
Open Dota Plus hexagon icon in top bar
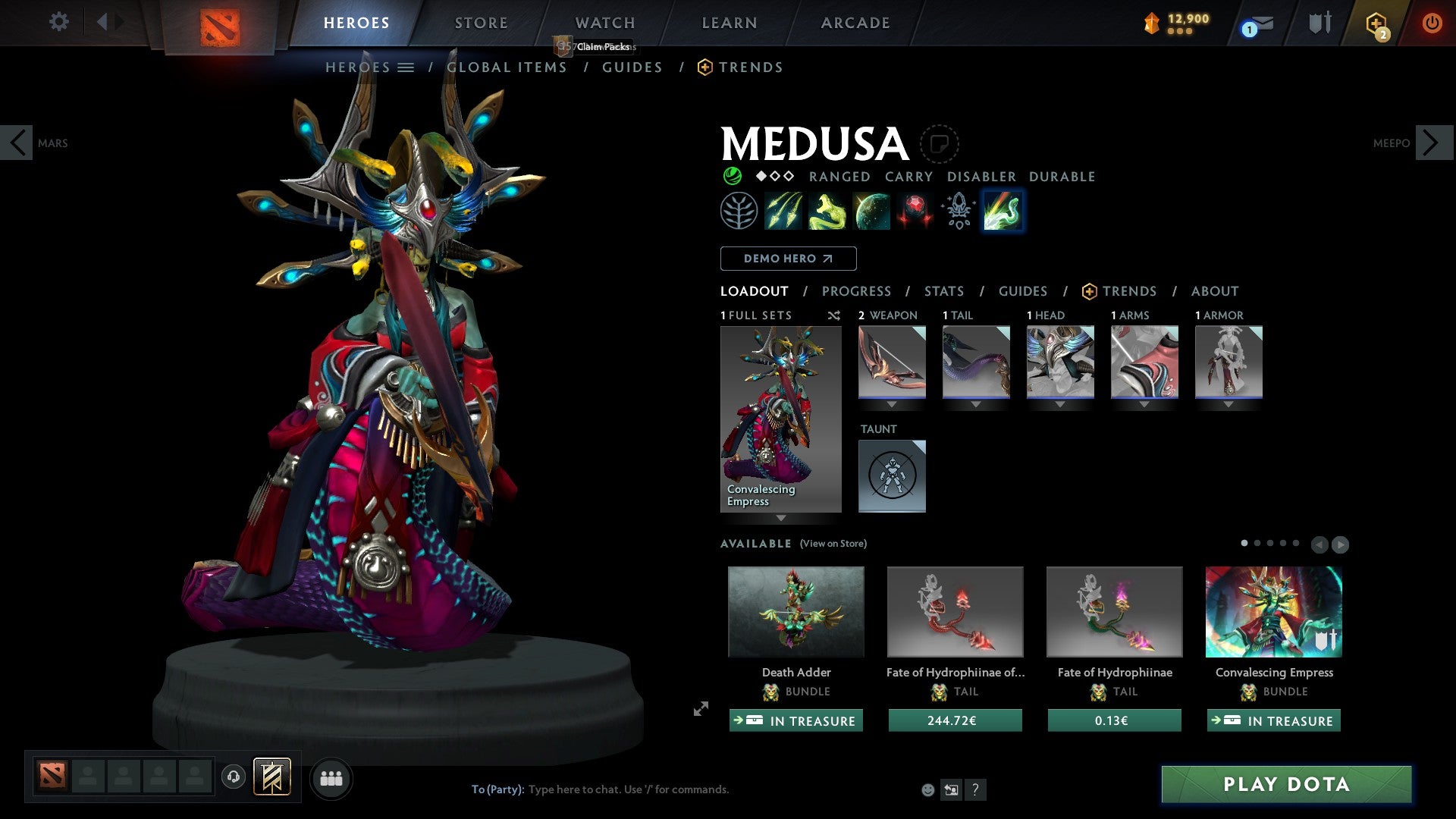[1376, 21]
